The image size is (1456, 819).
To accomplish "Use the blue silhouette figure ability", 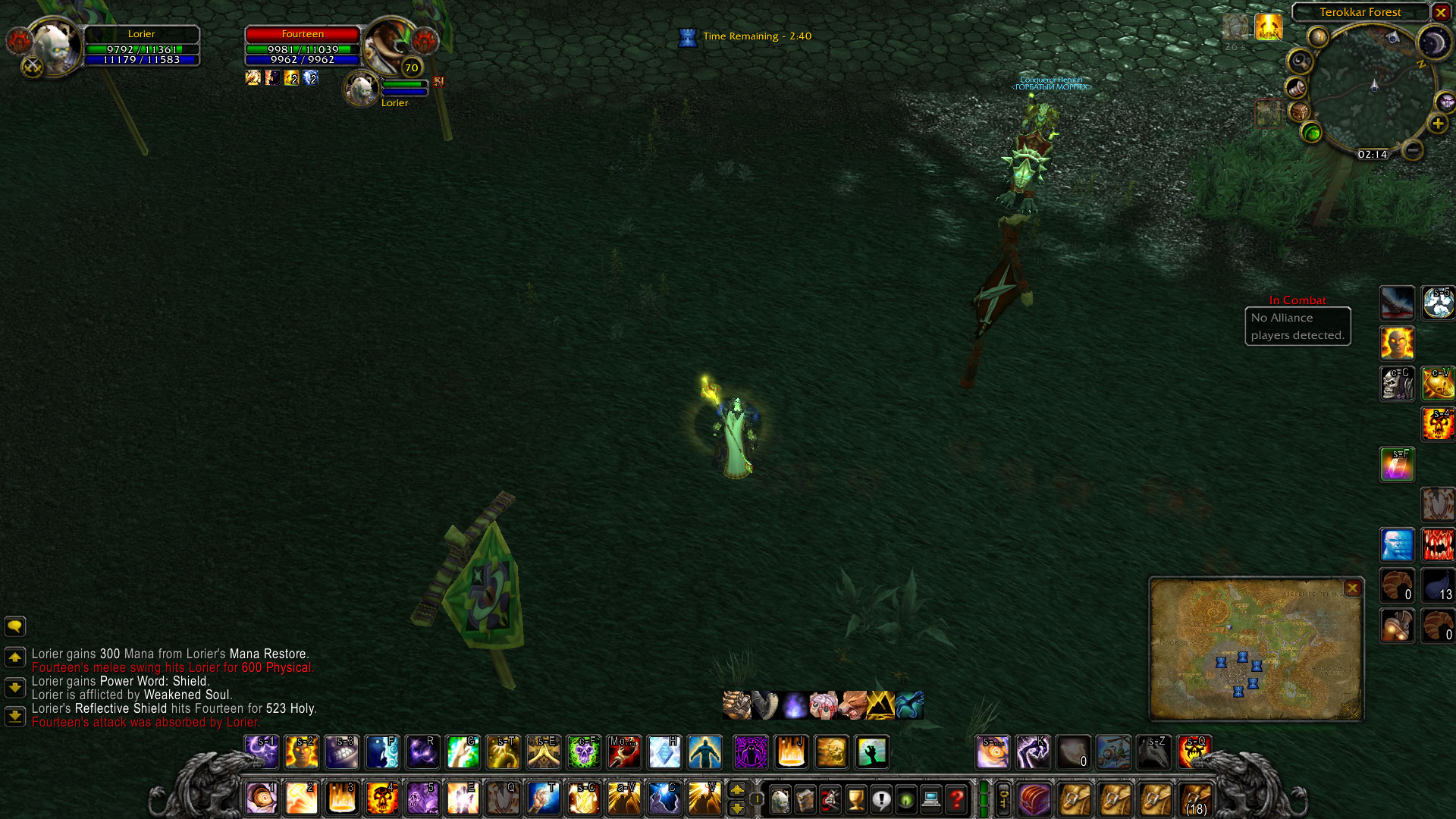I will click(704, 752).
